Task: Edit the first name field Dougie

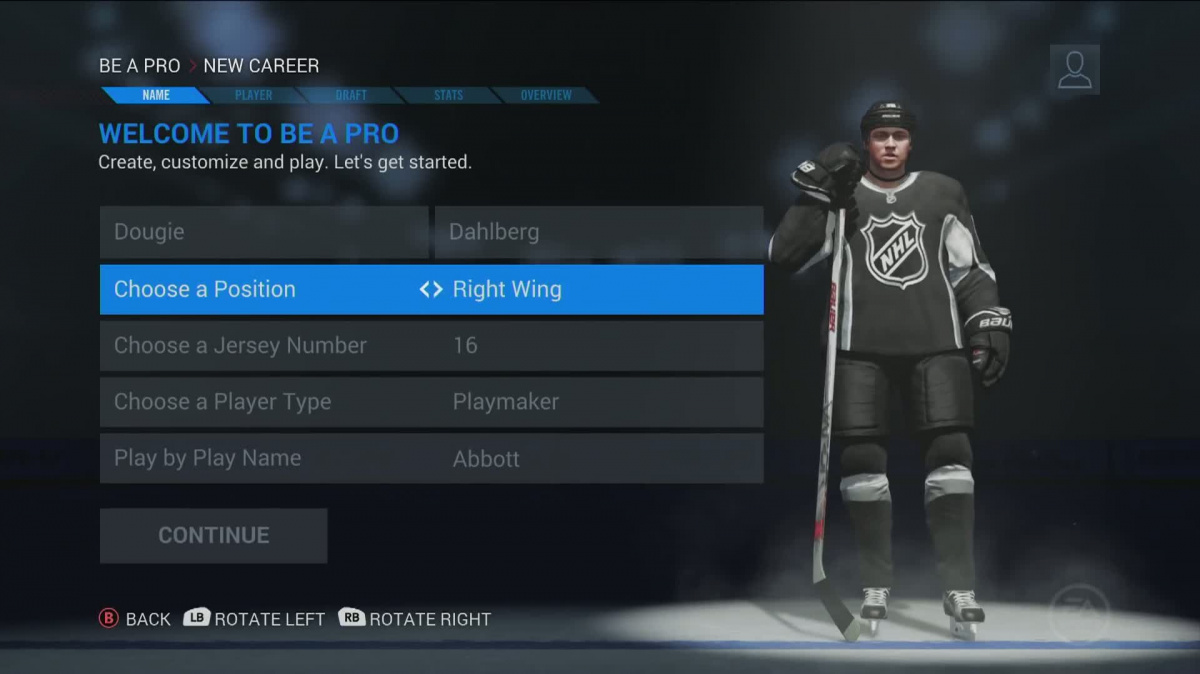Action: pos(264,232)
